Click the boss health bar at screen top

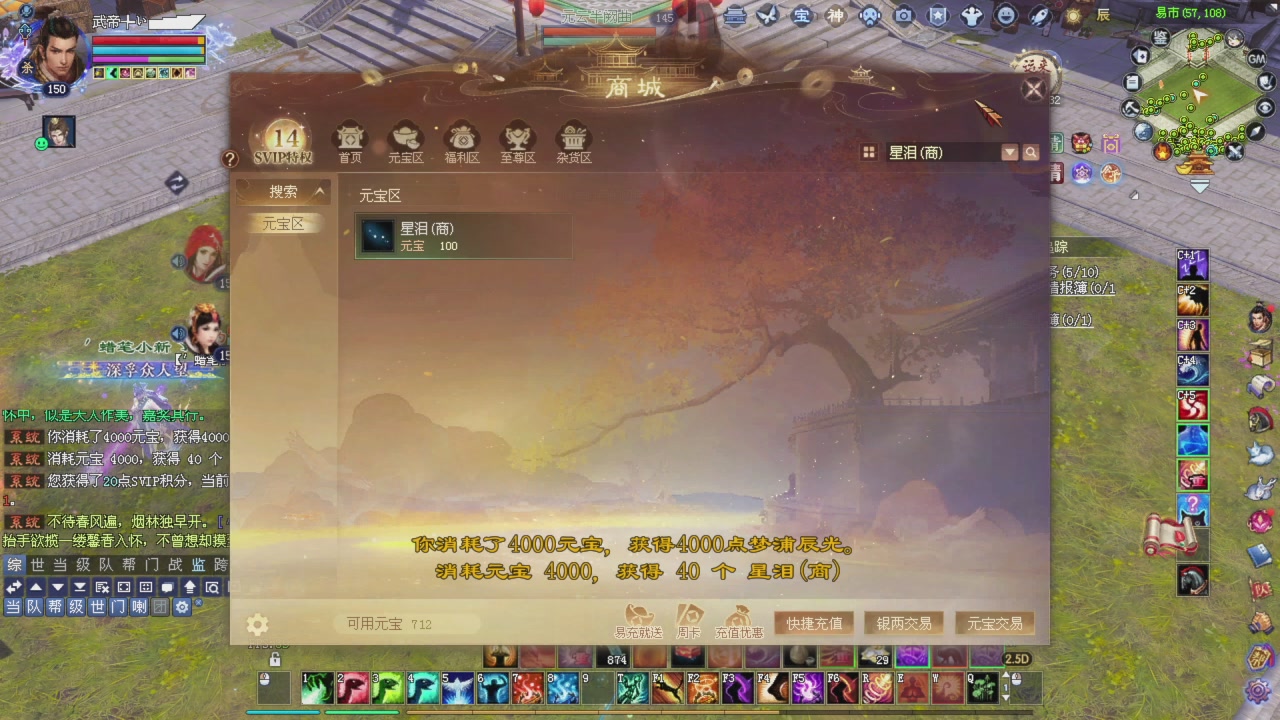pos(601,30)
